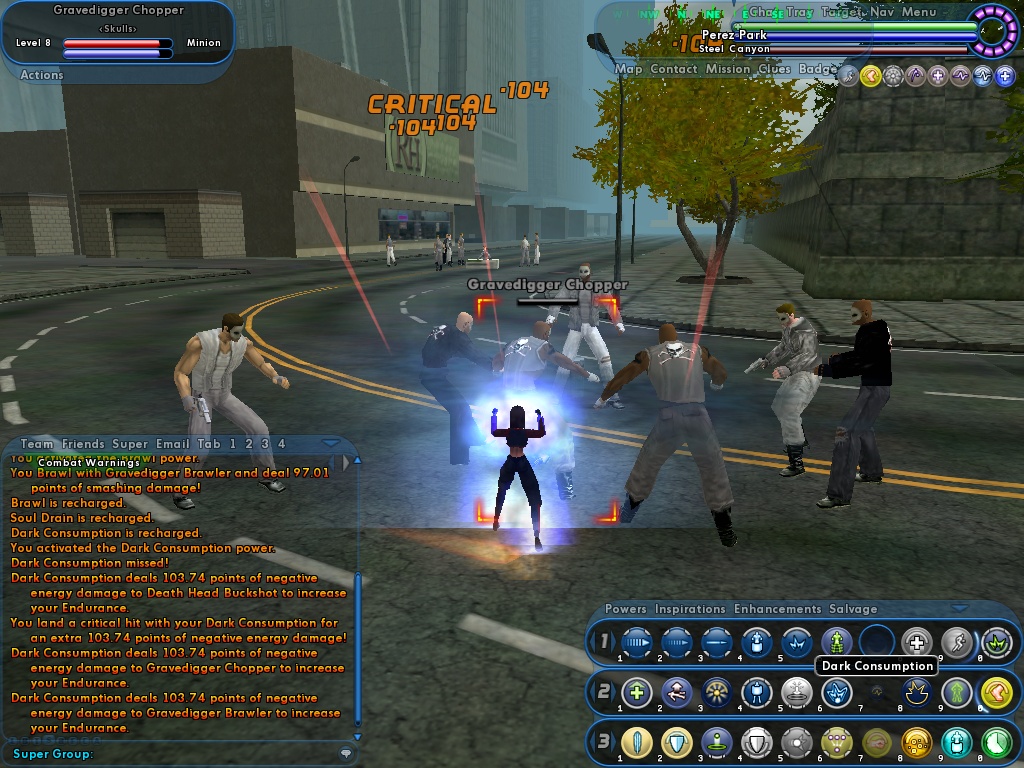Use the green cross heal power in tray two

(637, 691)
